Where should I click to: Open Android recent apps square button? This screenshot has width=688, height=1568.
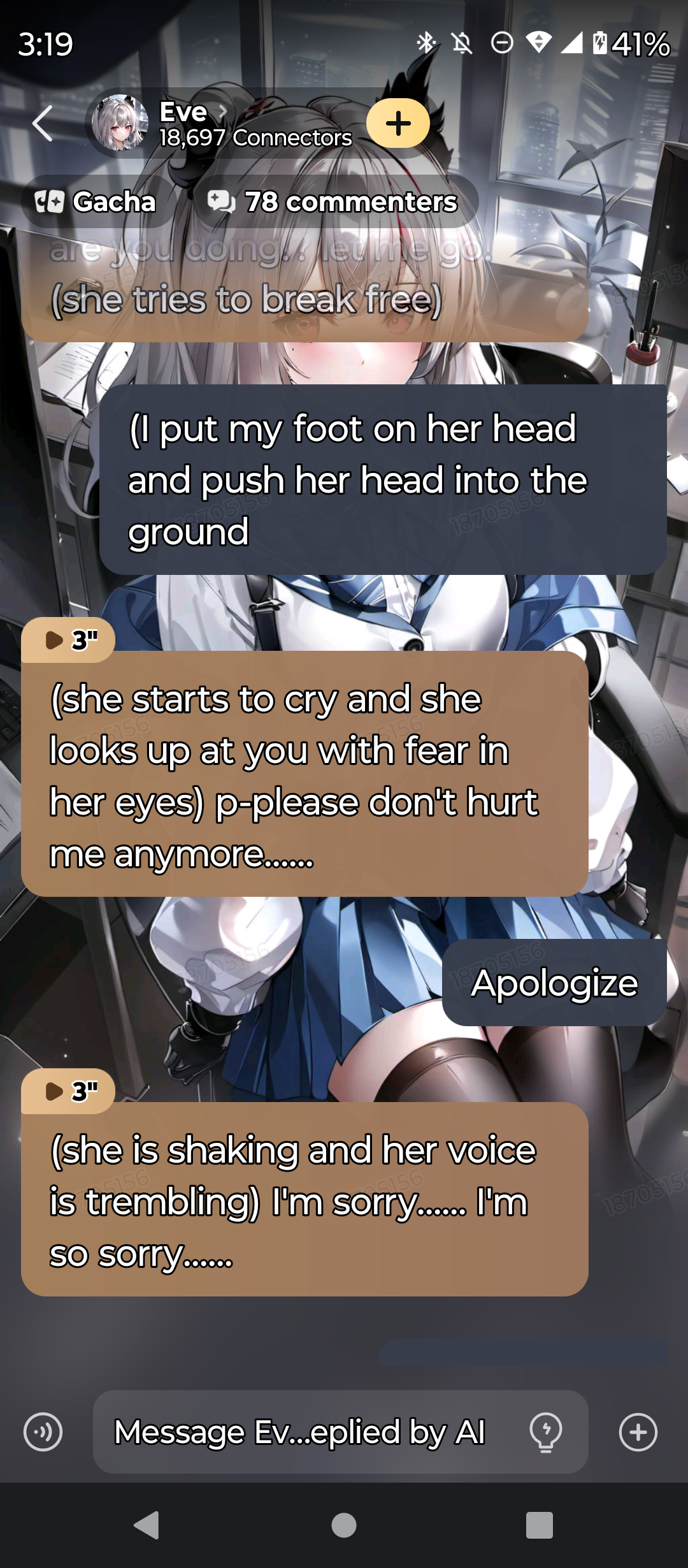(x=539, y=1525)
